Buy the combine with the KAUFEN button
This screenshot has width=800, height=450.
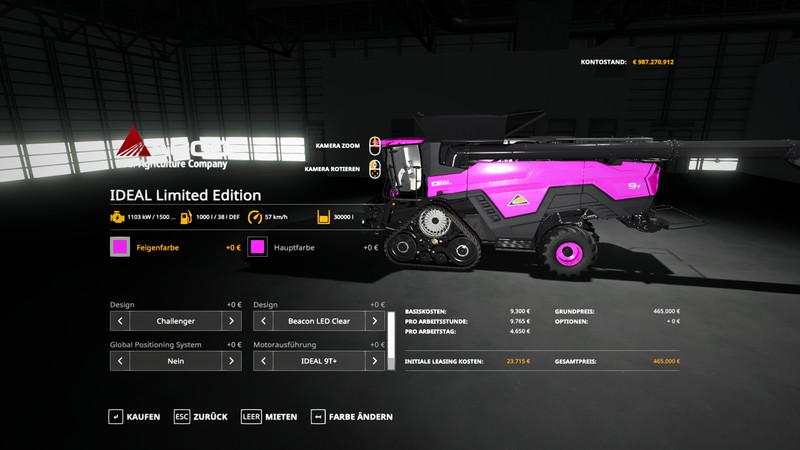click(x=135, y=416)
